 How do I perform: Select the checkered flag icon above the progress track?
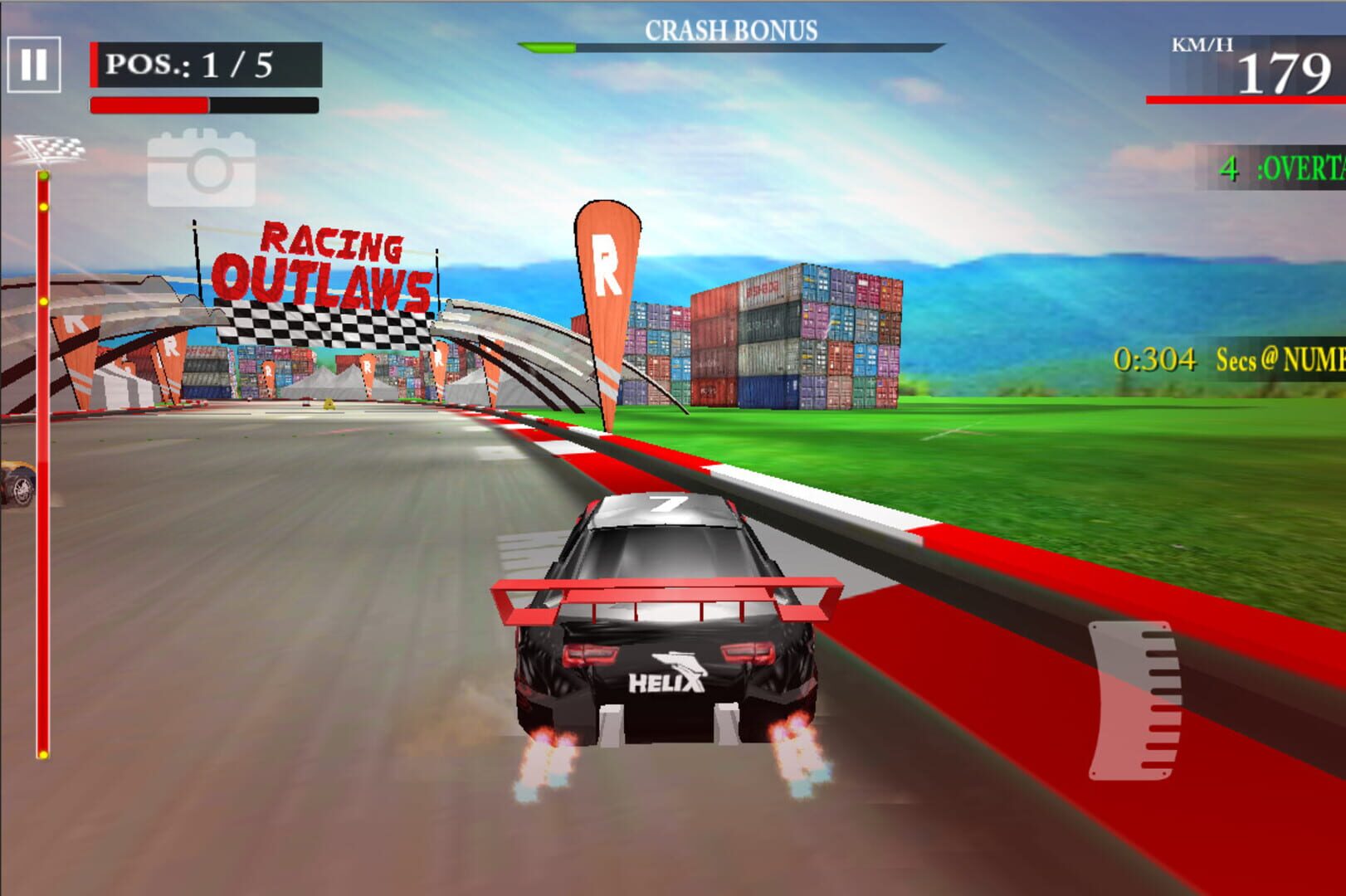pos(50,149)
